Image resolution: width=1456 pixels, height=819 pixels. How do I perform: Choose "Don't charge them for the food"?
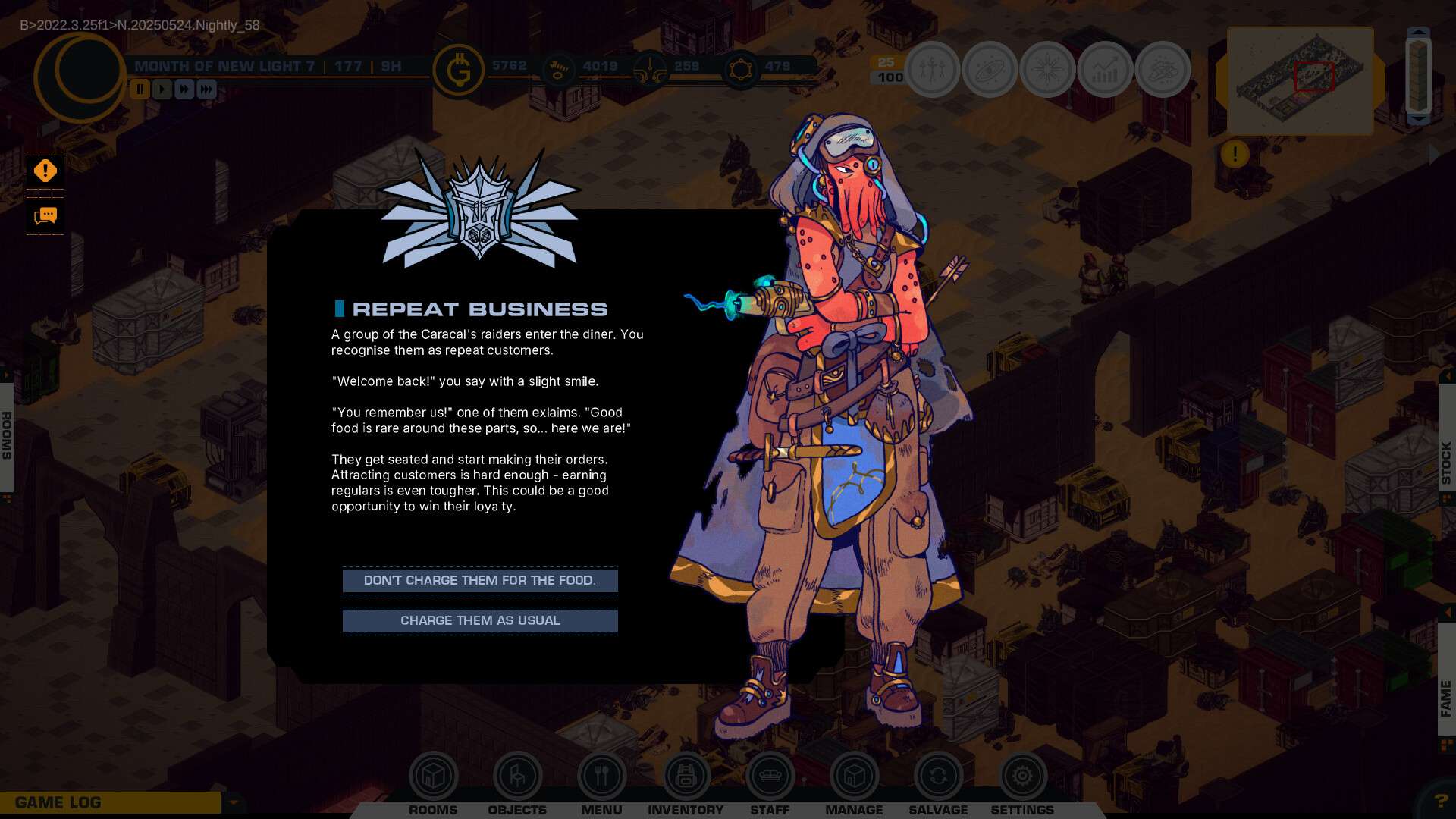tap(480, 581)
